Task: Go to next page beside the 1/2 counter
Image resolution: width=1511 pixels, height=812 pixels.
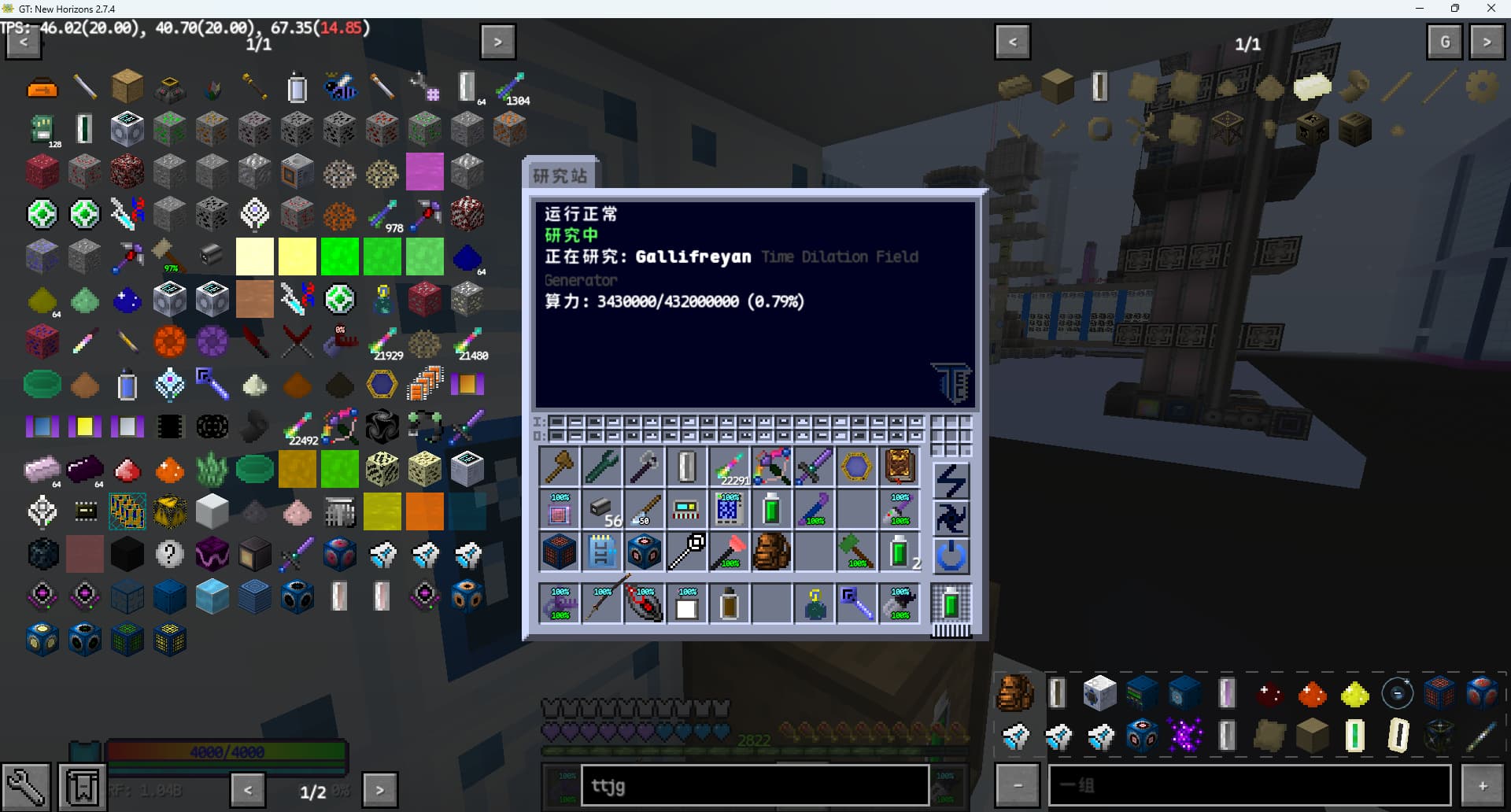Action: (x=379, y=789)
